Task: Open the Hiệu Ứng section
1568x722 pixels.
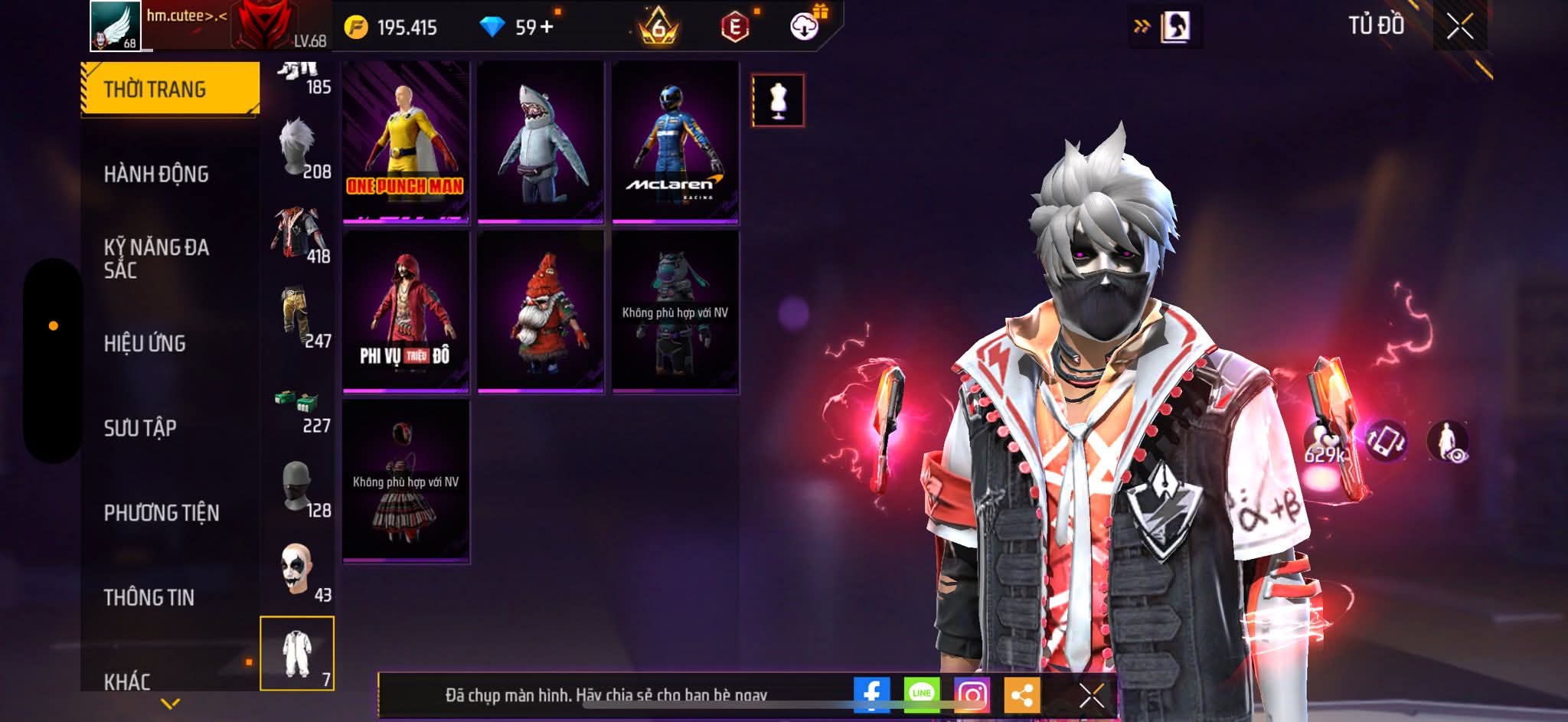Action: pyautogui.click(x=145, y=344)
